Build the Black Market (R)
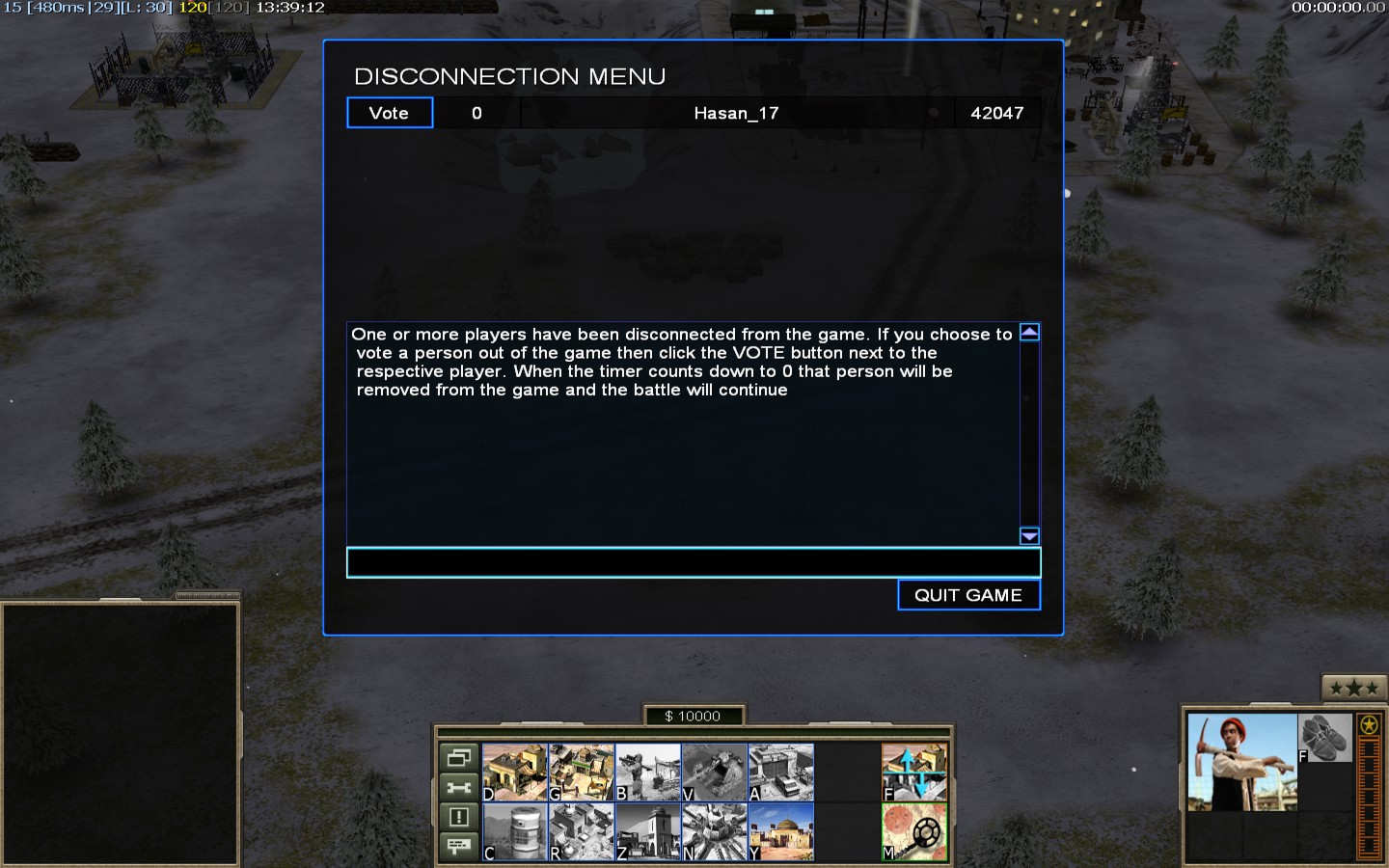This screenshot has height=868, width=1389. tap(581, 831)
